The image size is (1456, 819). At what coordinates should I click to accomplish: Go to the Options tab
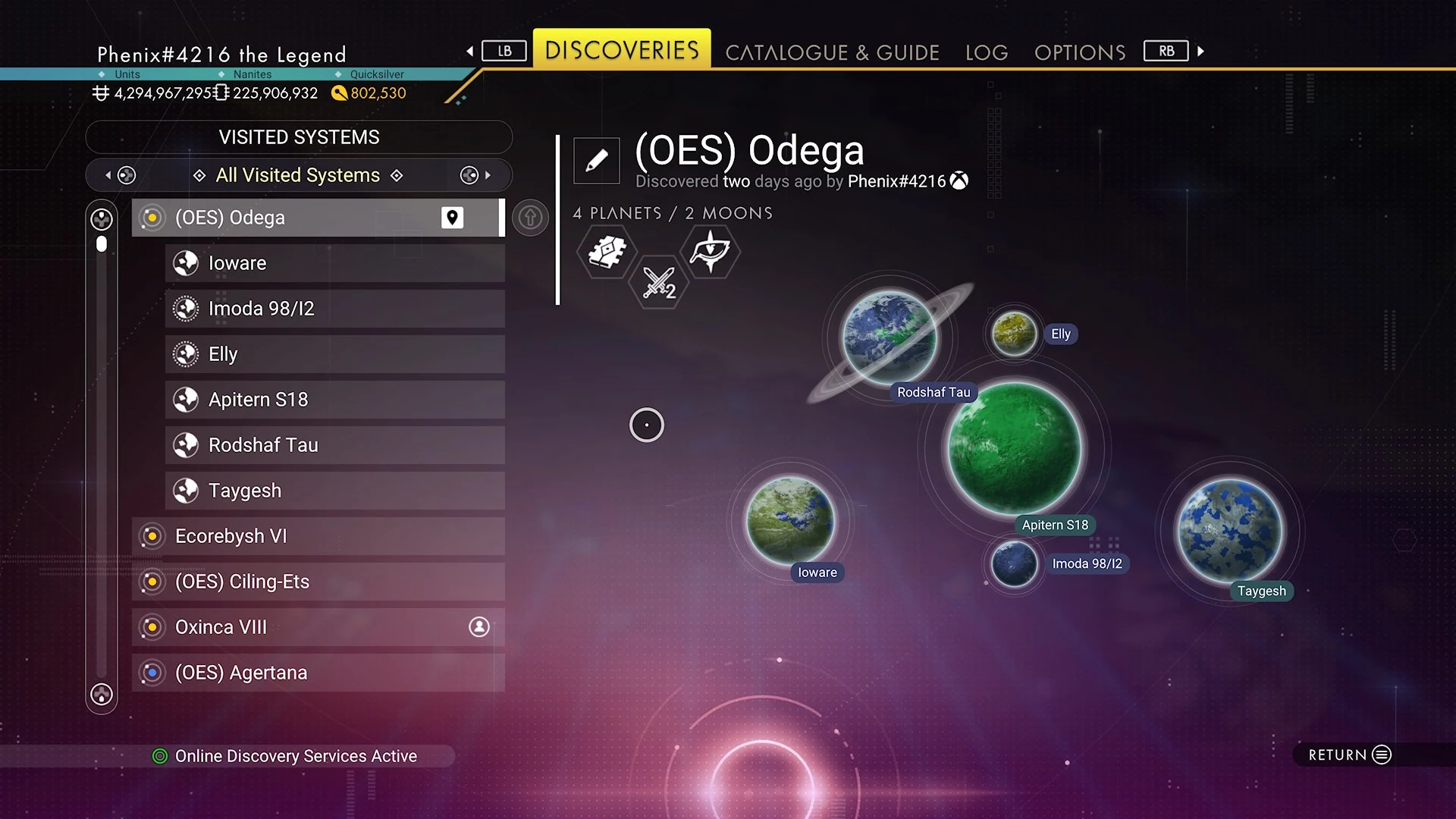pyautogui.click(x=1080, y=52)
